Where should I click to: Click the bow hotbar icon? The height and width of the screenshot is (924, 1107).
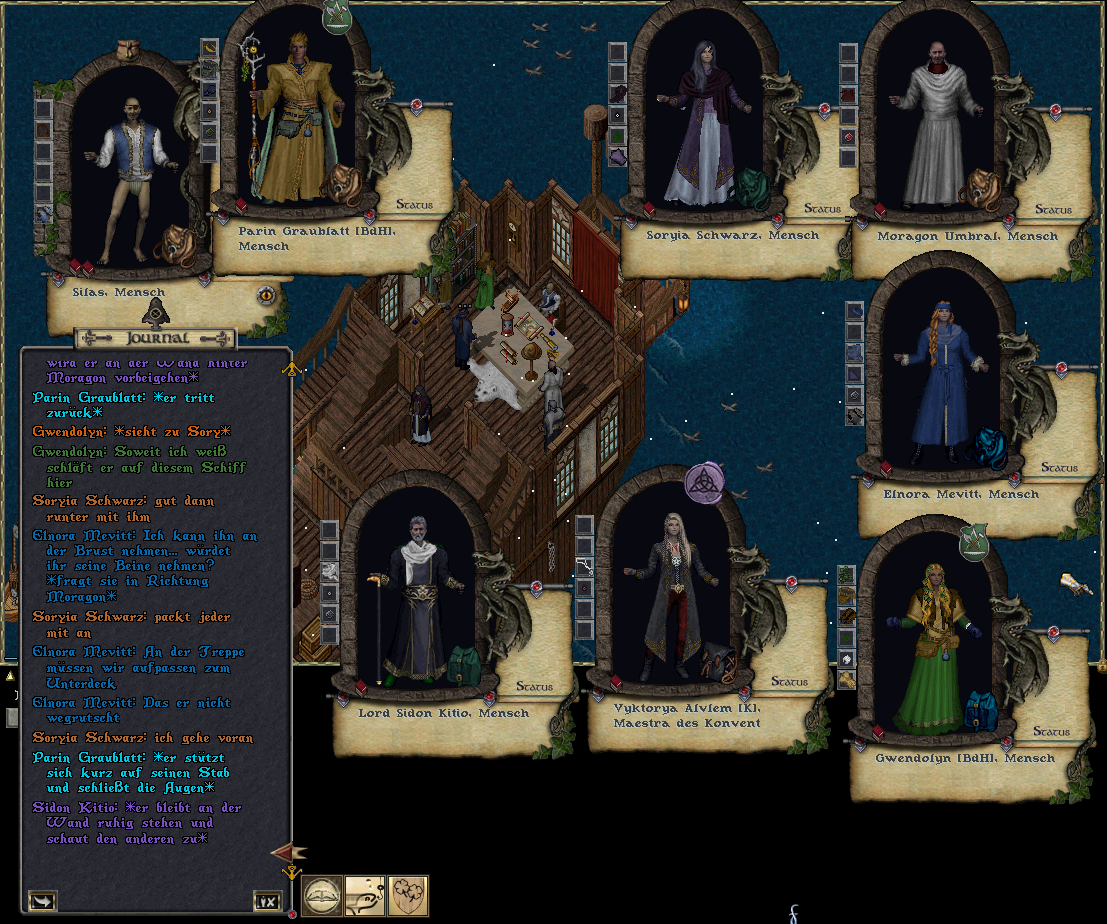(x=323, y=896)
